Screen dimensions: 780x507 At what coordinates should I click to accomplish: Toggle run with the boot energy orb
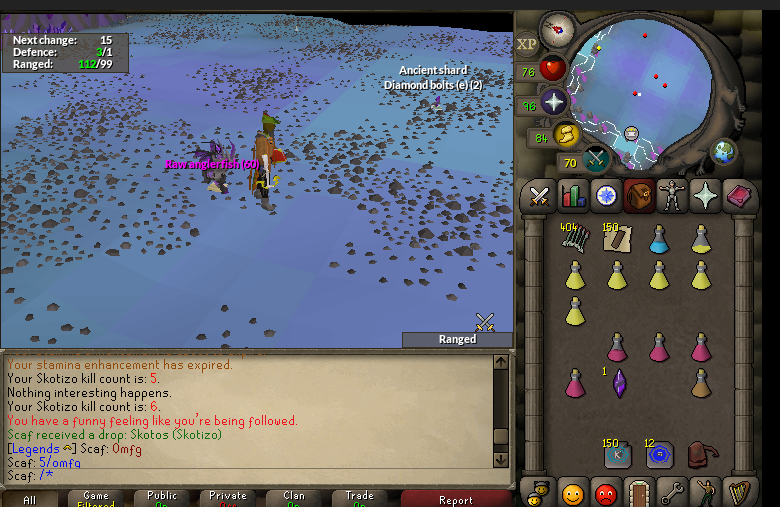coord(568,134)
